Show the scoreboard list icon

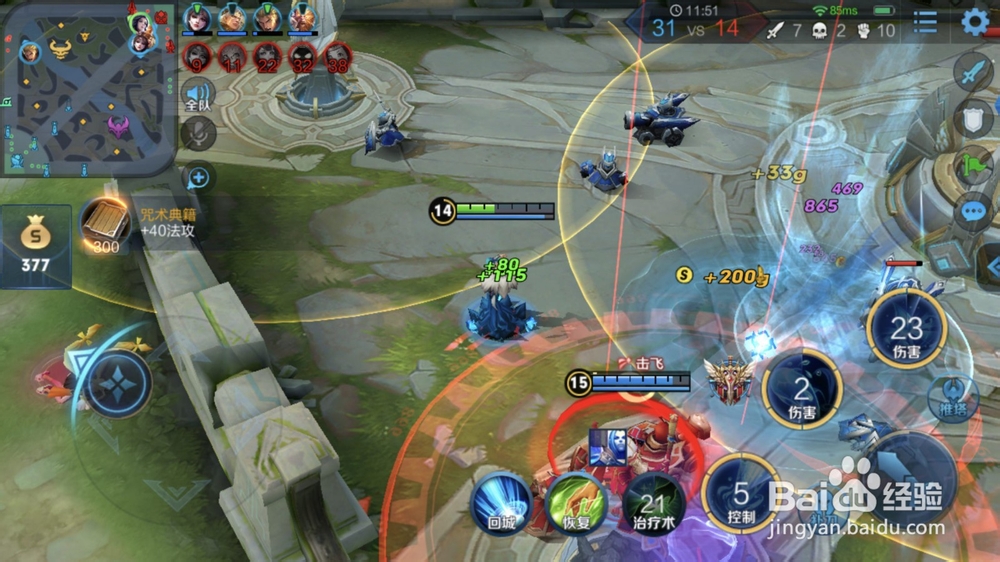click(x=926, y=22)
